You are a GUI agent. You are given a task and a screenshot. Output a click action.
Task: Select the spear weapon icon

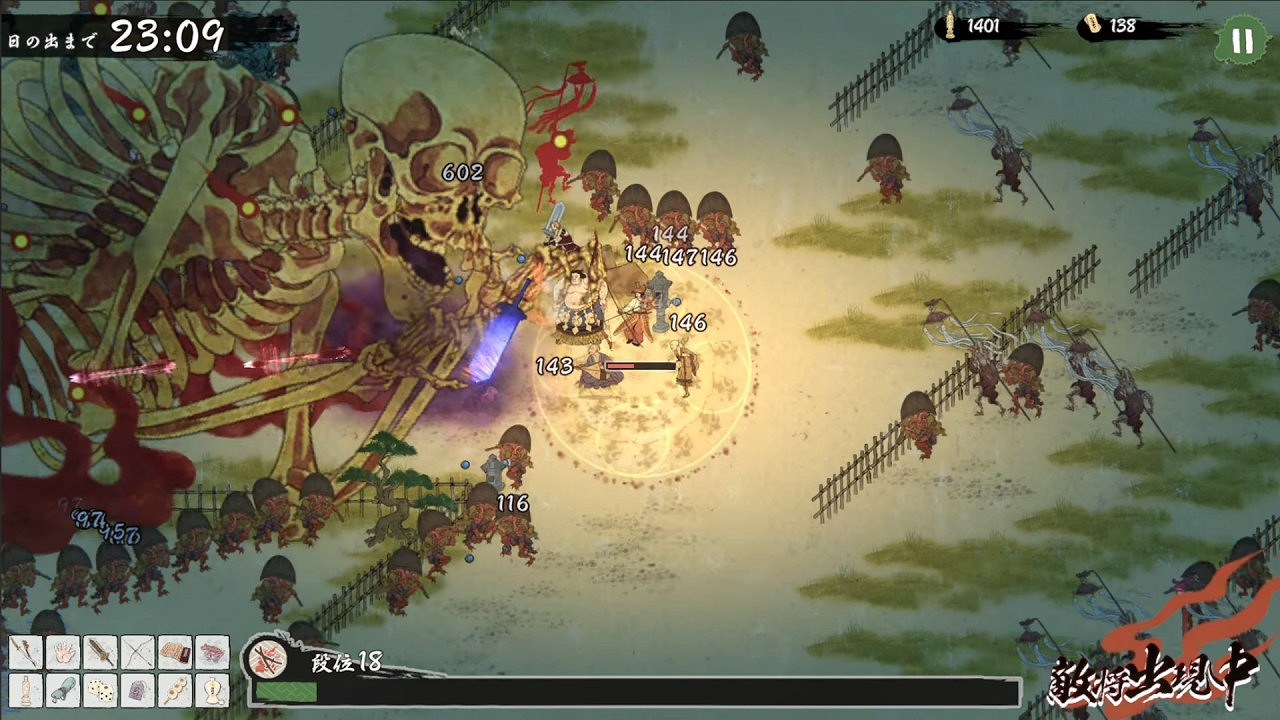coord(25,652)
